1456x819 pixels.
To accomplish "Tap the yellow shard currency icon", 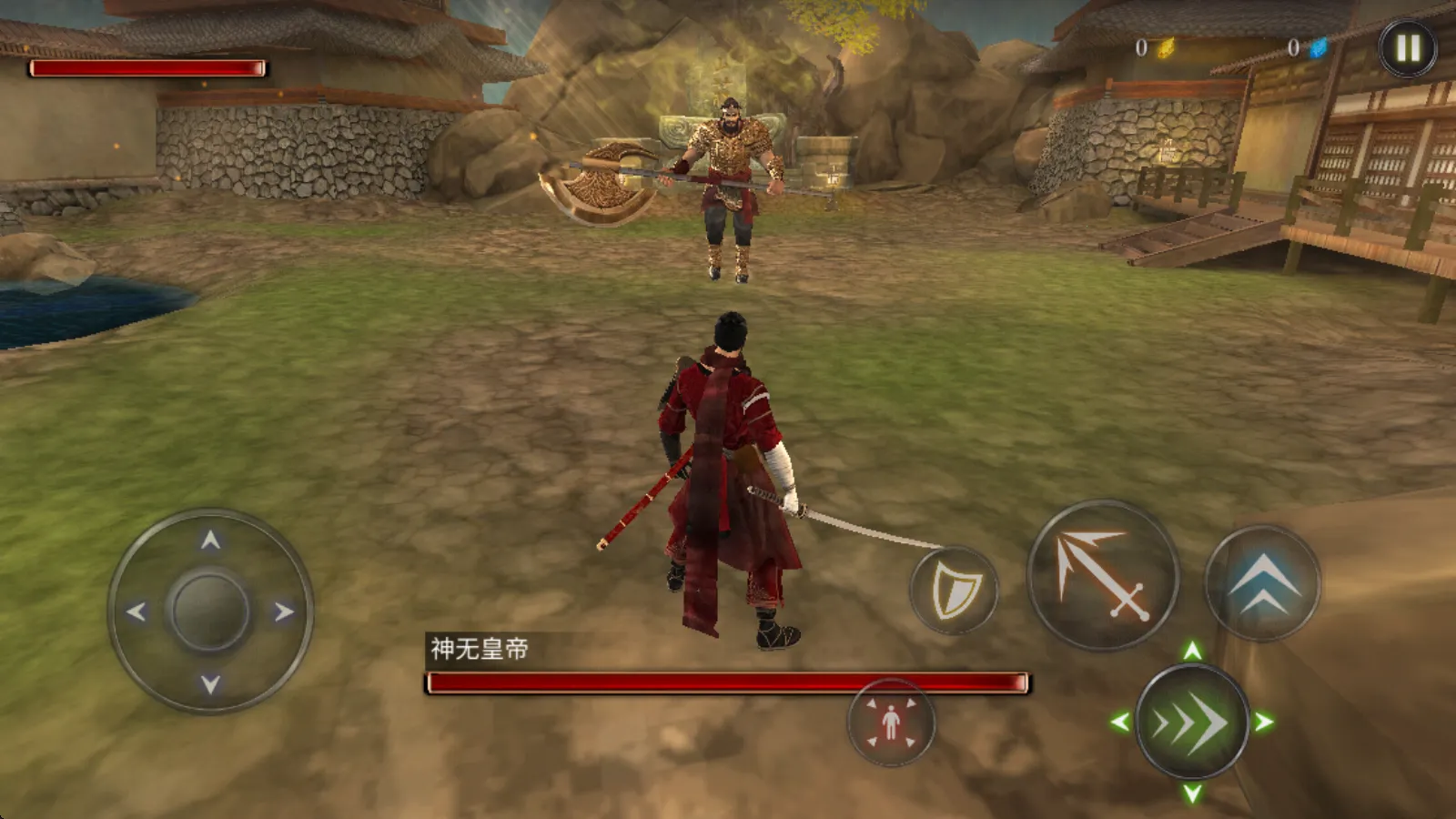I will coord(1168,50).
